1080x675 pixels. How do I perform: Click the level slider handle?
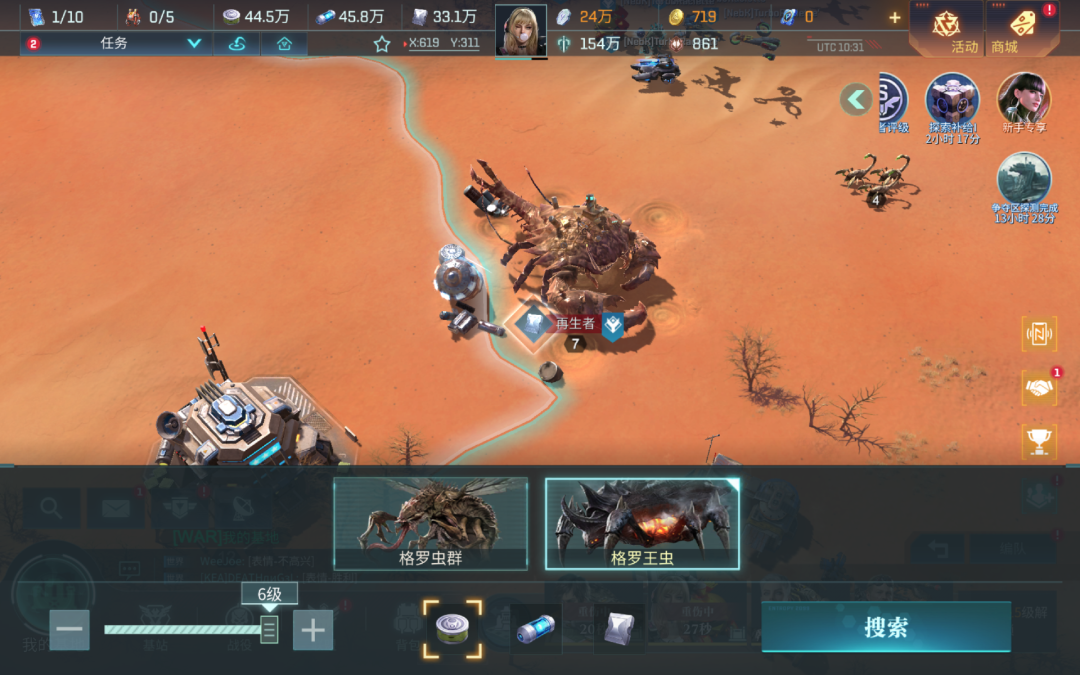coord(269,629)
